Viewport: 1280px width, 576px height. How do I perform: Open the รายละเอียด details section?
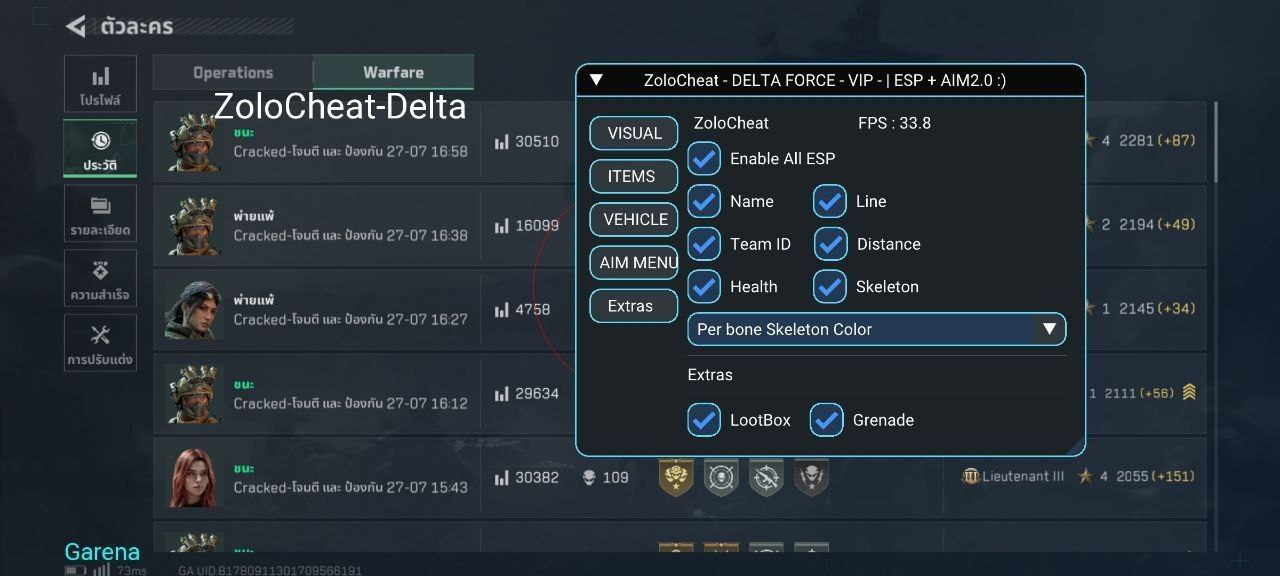[x=100, y=214]
